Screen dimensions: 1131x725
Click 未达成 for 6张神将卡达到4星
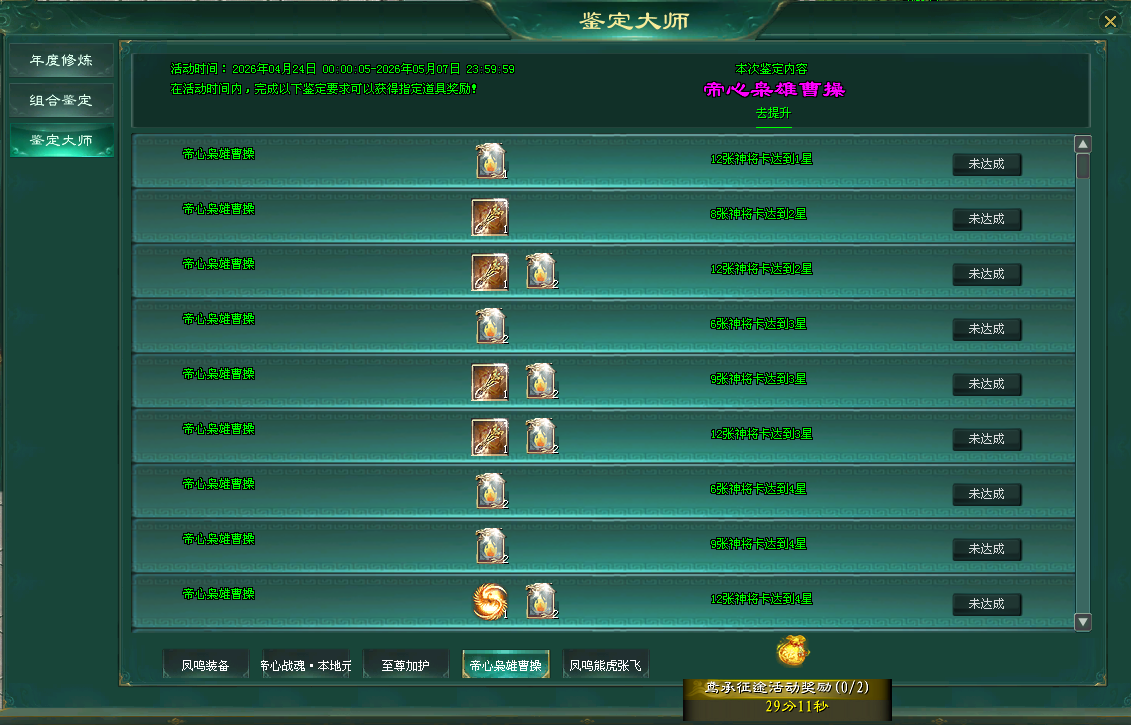pos(986,494)
